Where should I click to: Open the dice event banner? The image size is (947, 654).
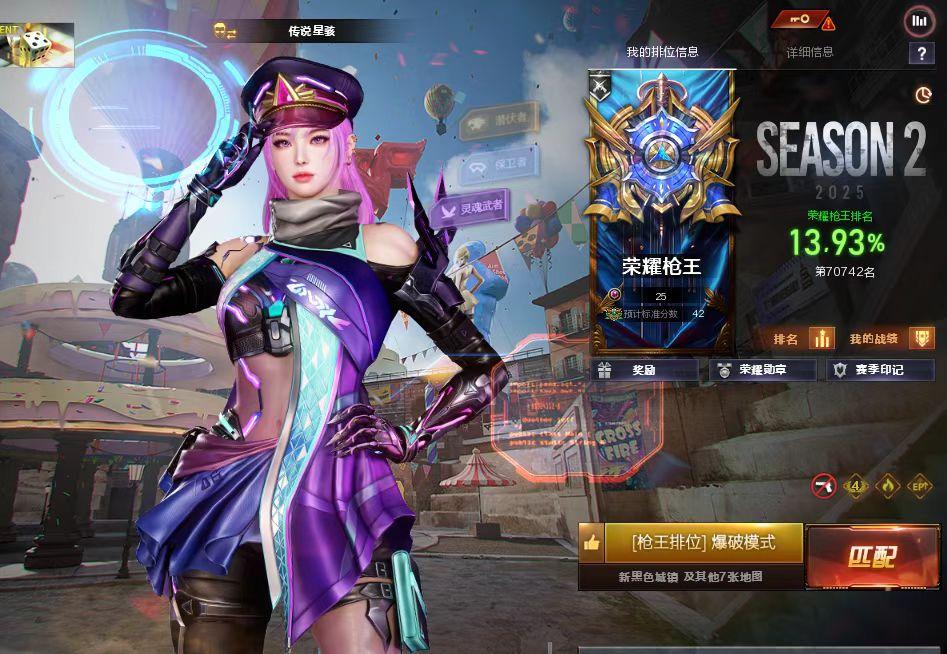[x=37, y=45]
